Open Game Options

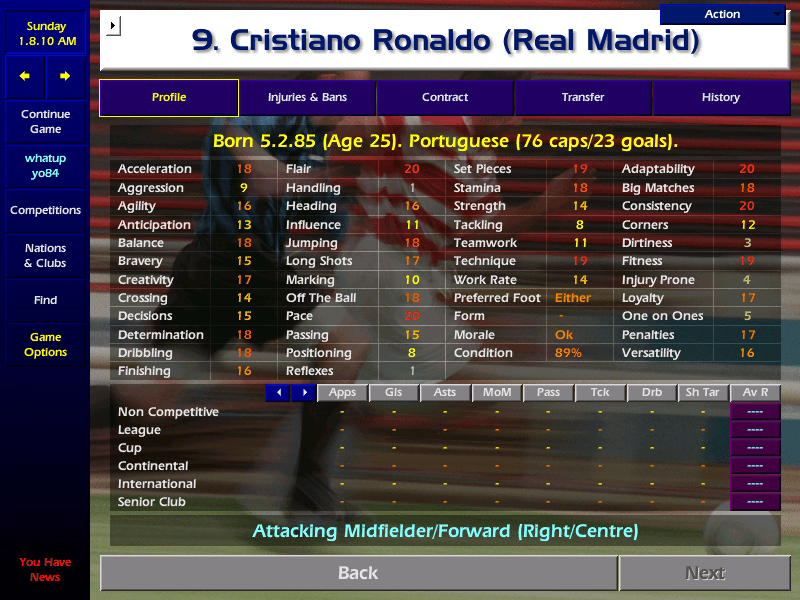[x=45, y=345]
